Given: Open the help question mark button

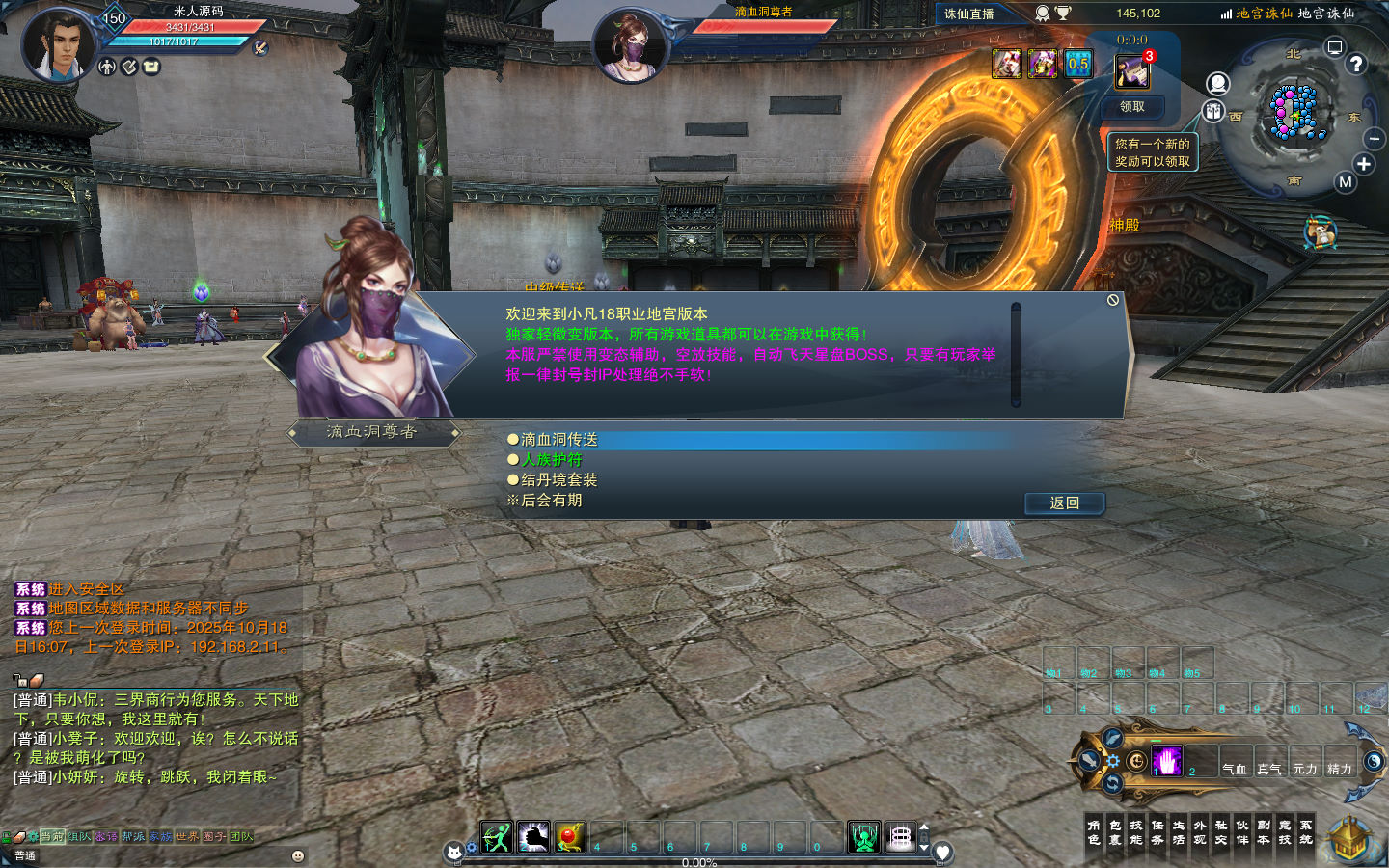Looking at the screenshot, I should (1356, 64).
